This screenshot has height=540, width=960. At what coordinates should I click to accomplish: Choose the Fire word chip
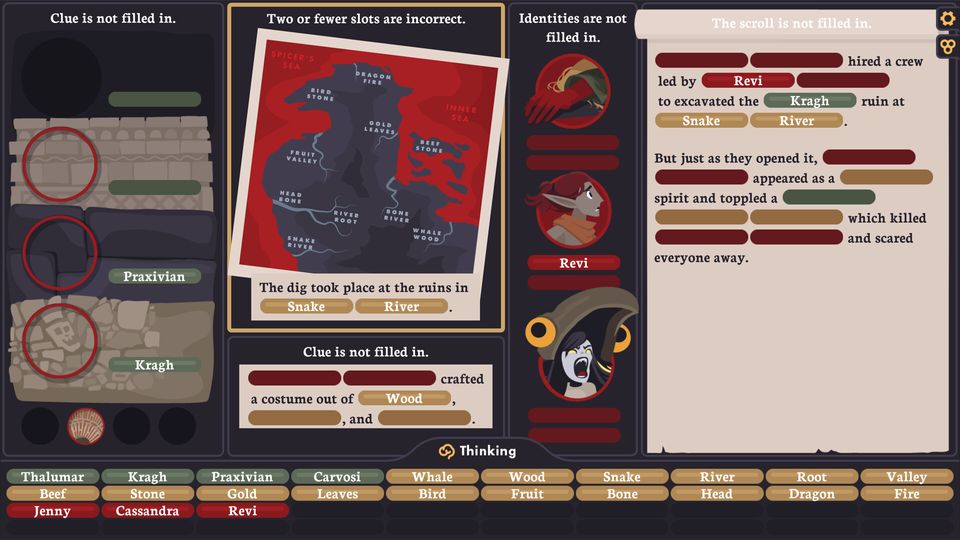[906, 494]
